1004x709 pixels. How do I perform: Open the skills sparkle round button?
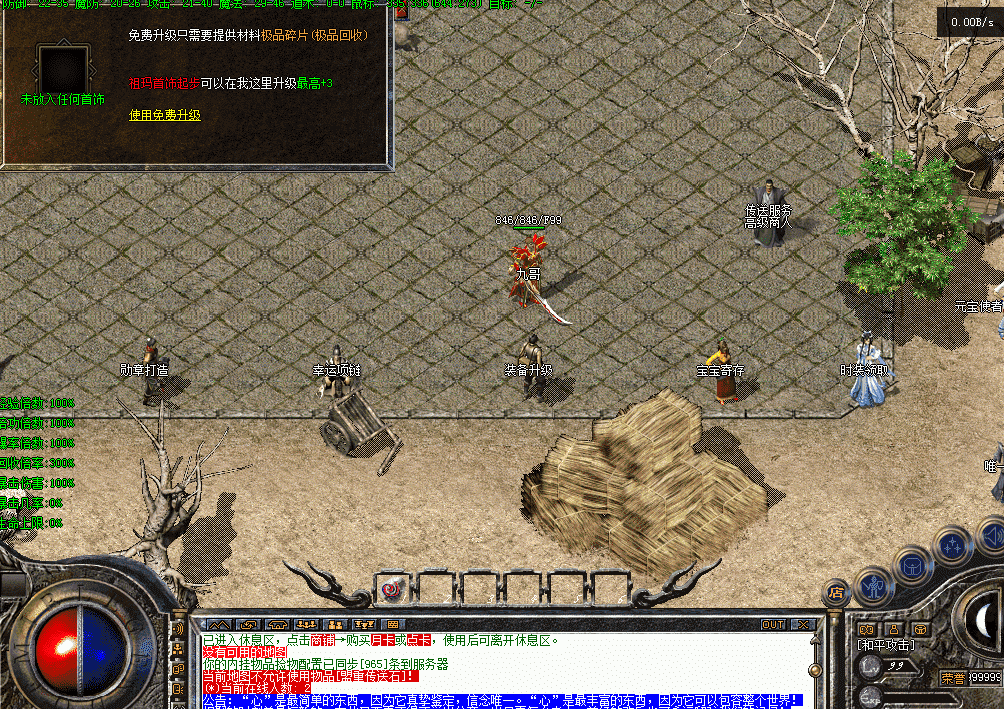[x=951, y=546]
